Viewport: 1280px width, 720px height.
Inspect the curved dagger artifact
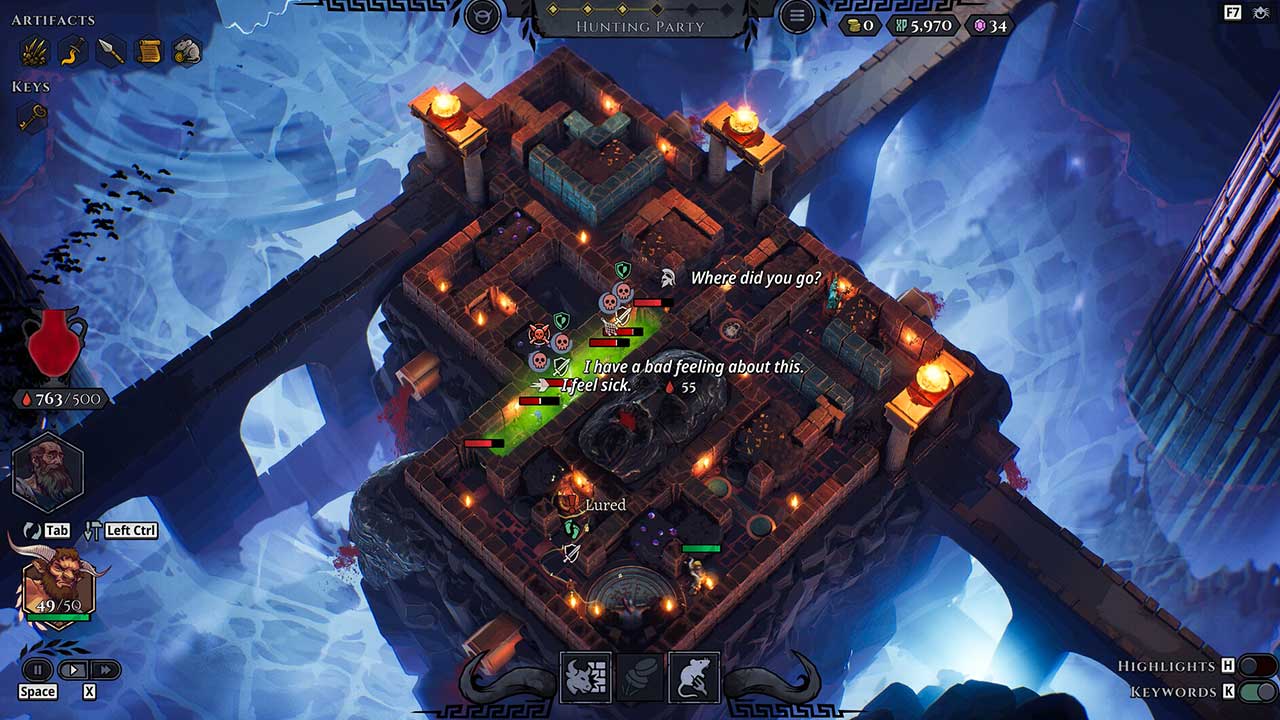click(72, 50)
